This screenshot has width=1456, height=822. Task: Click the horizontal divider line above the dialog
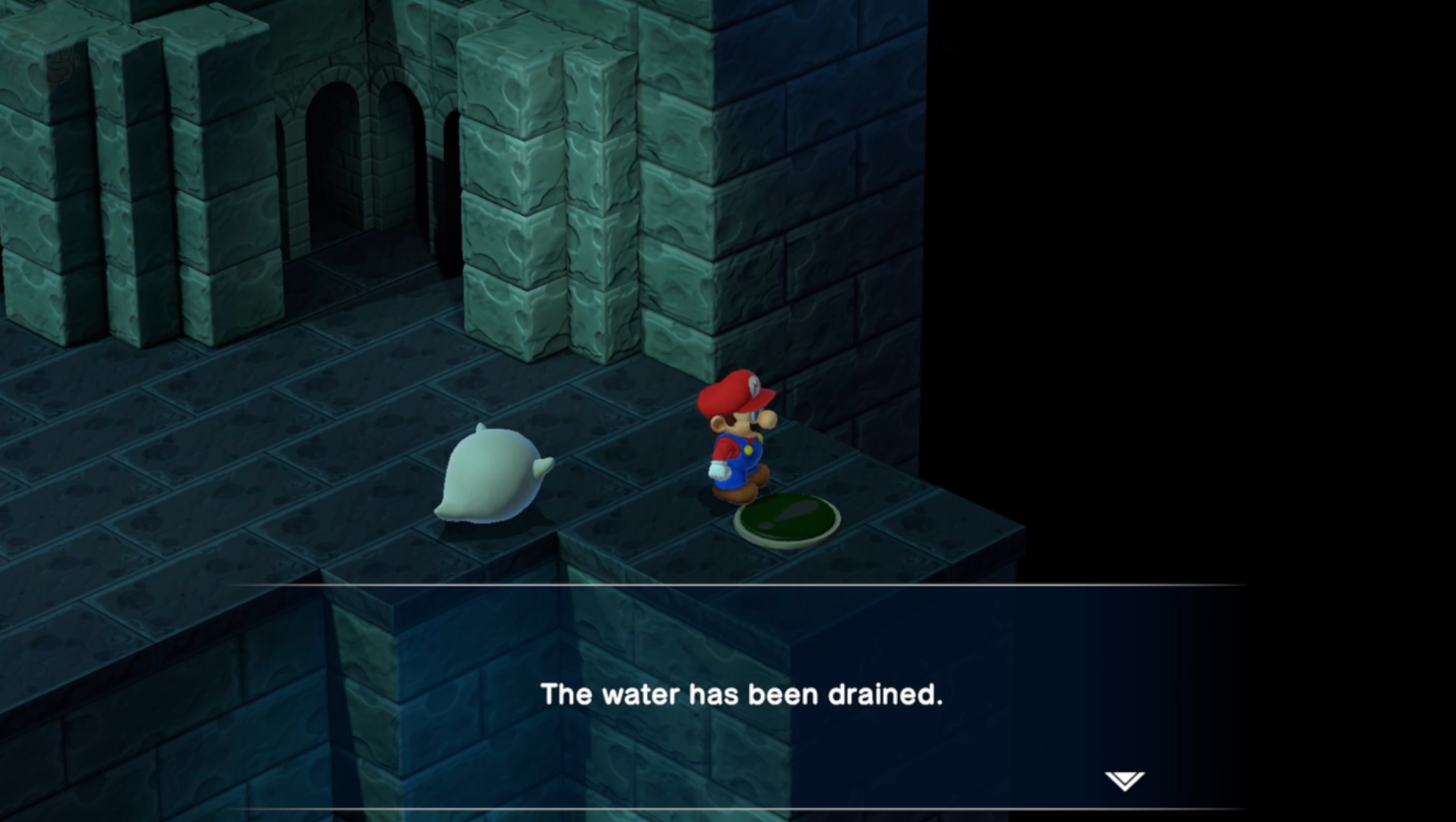[x=728, y=583]
